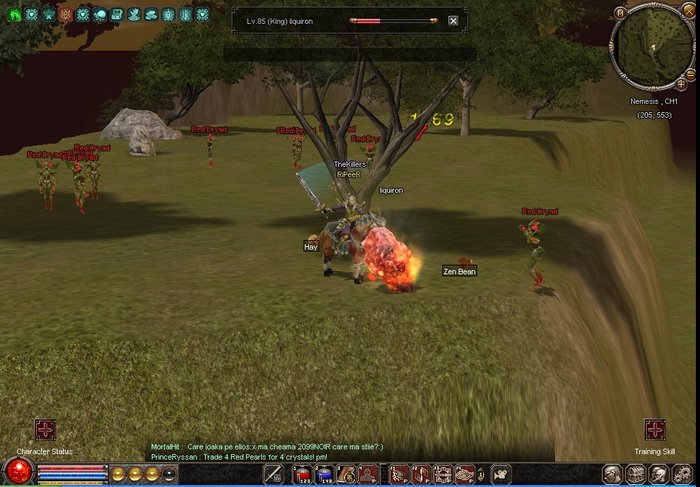Zoom in the minimap with the plus button
700x487 pixels.
point(681,85)
